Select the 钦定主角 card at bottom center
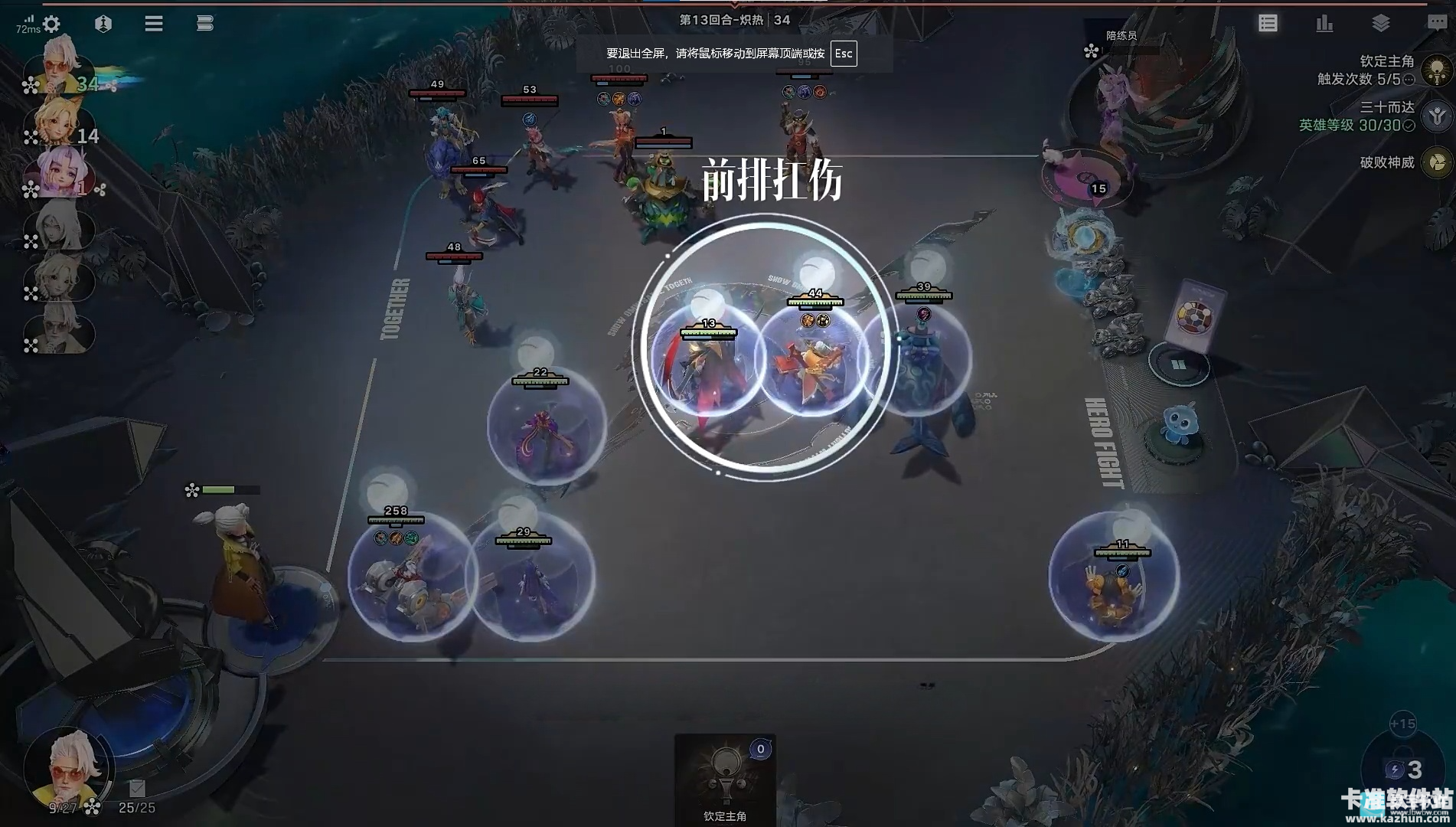Image resolution: width=1456 pixels, height=827 pixels. (726, 777)
